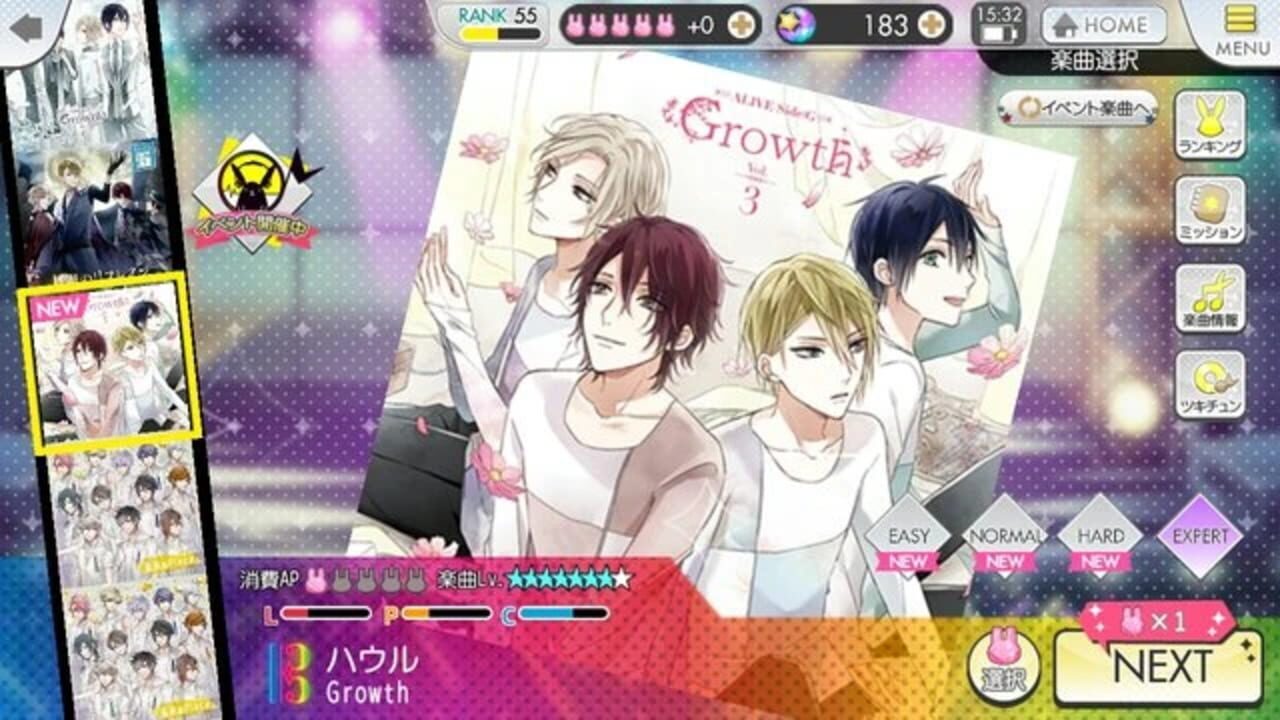
Task: Switch to event songs via イベント楽曲へ
Action: pyautogui.click(x=1078, y=106)
